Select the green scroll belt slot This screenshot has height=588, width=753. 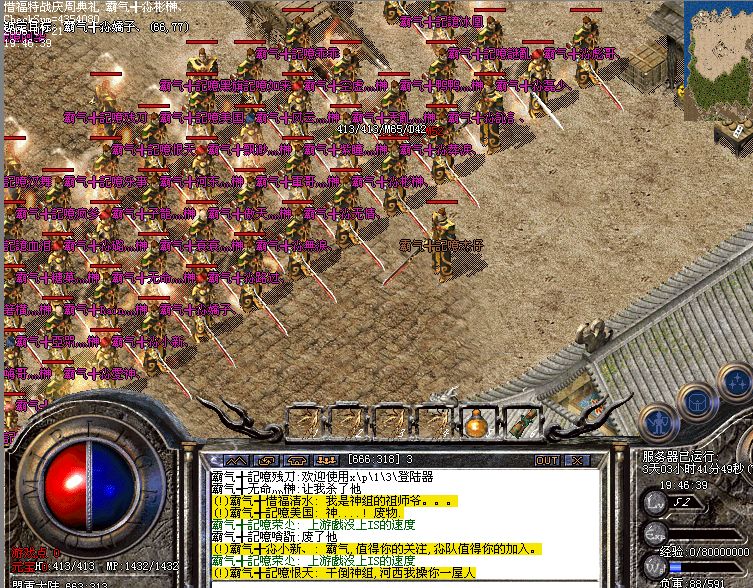pos(518,422)
